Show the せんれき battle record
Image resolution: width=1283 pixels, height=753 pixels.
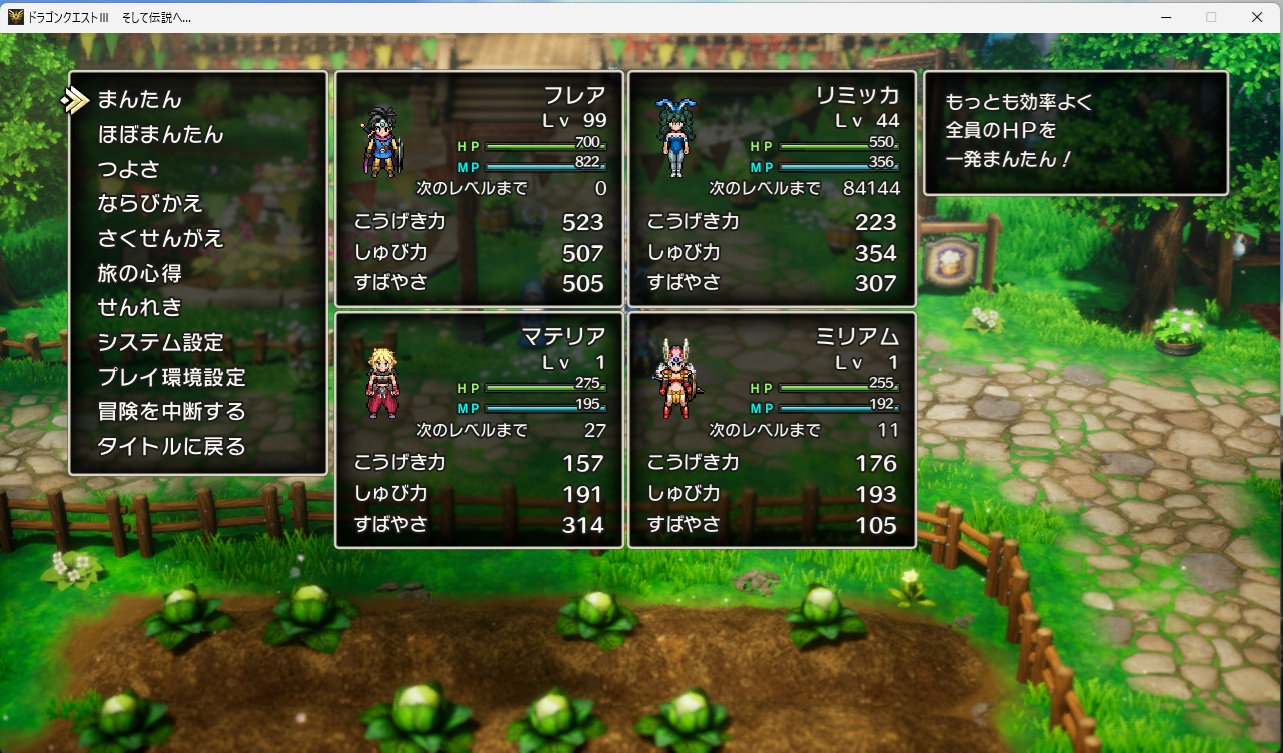pyautogui.click(x=140, y=307)
